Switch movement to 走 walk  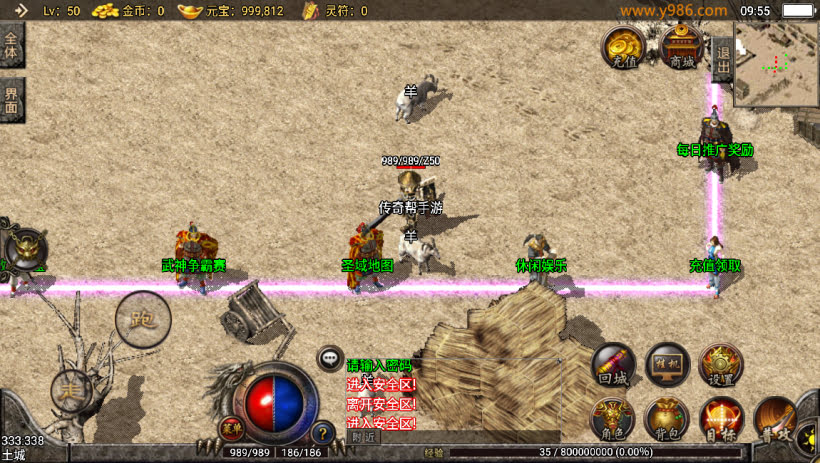tap(71, 387)
